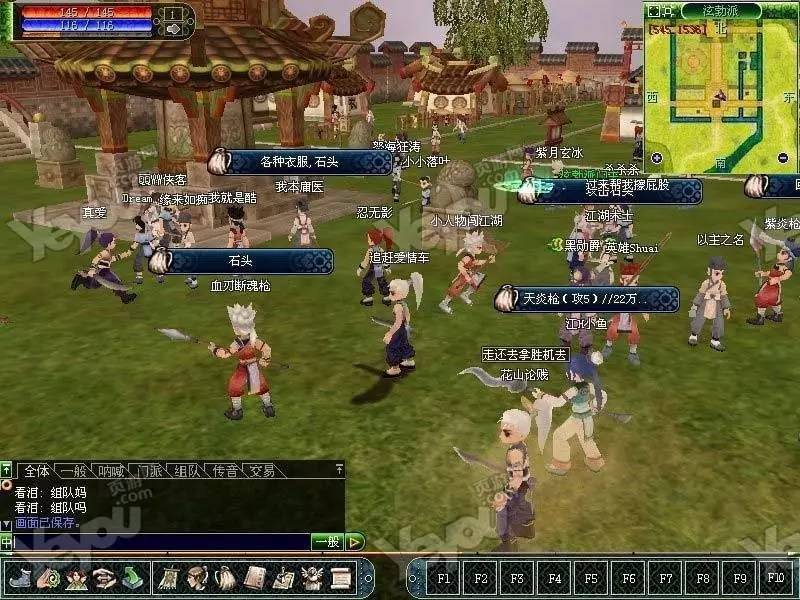Click the chat text input field
800x600 pixels.
pos(160,542)
